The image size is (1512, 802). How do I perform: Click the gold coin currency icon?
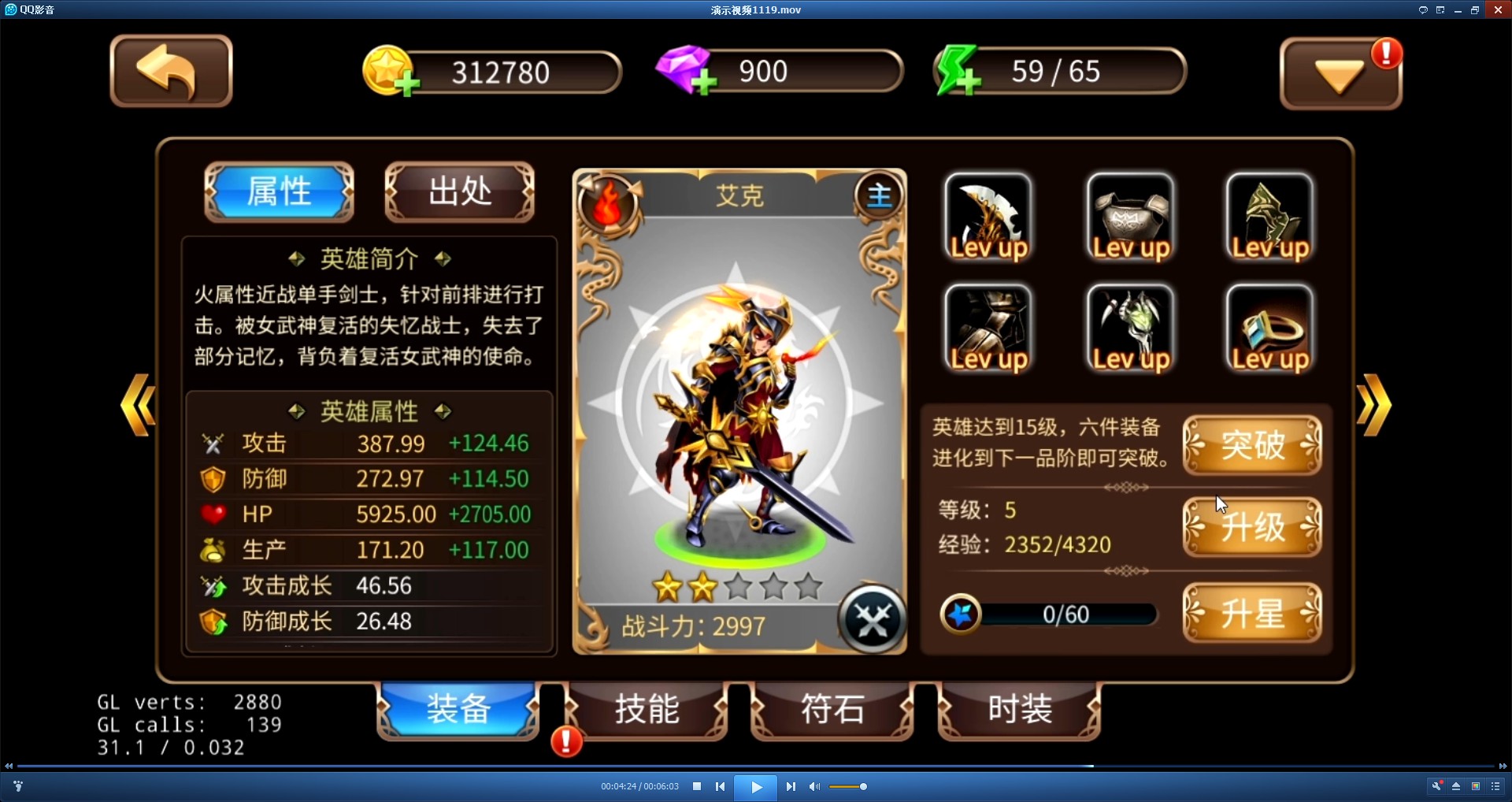(x=387, y=71)
